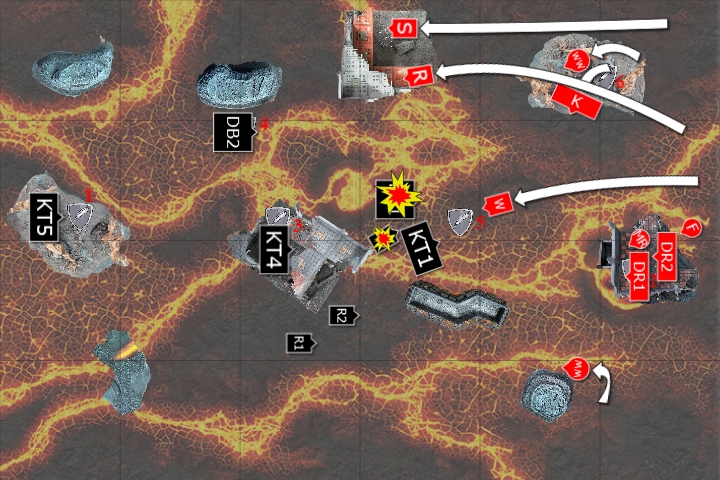The image size is (720, 480).
Task: Choose the red S unit token
Action: pos(402,27)
